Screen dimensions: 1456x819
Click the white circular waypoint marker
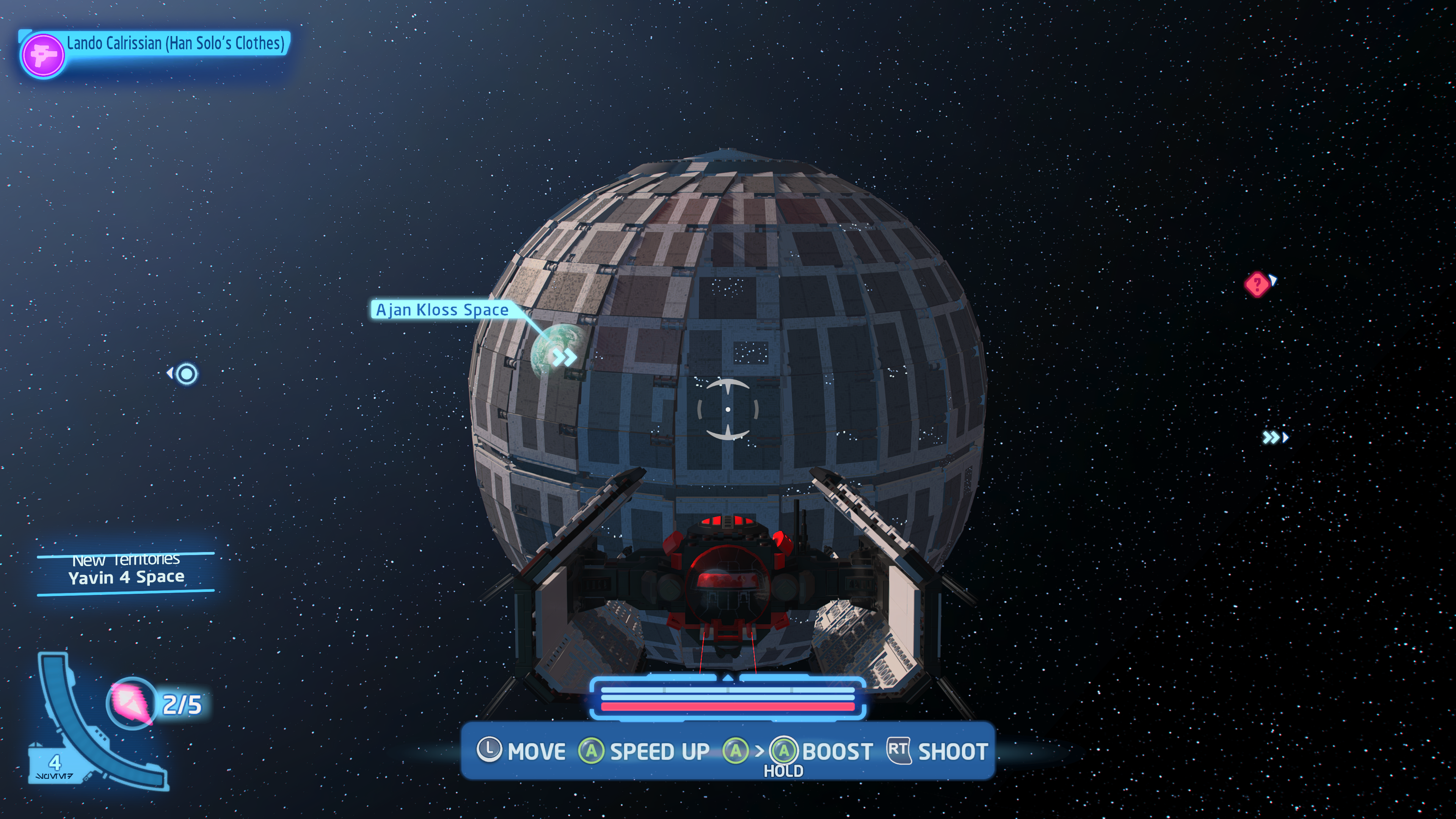point(187,373)
